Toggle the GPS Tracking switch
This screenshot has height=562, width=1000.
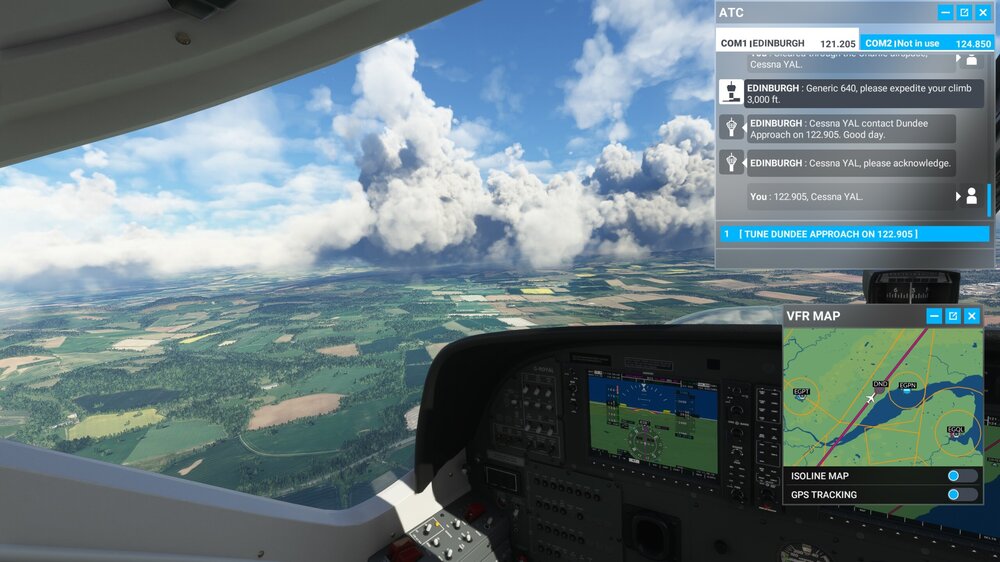pyautogui.click(x=961, y=494)
